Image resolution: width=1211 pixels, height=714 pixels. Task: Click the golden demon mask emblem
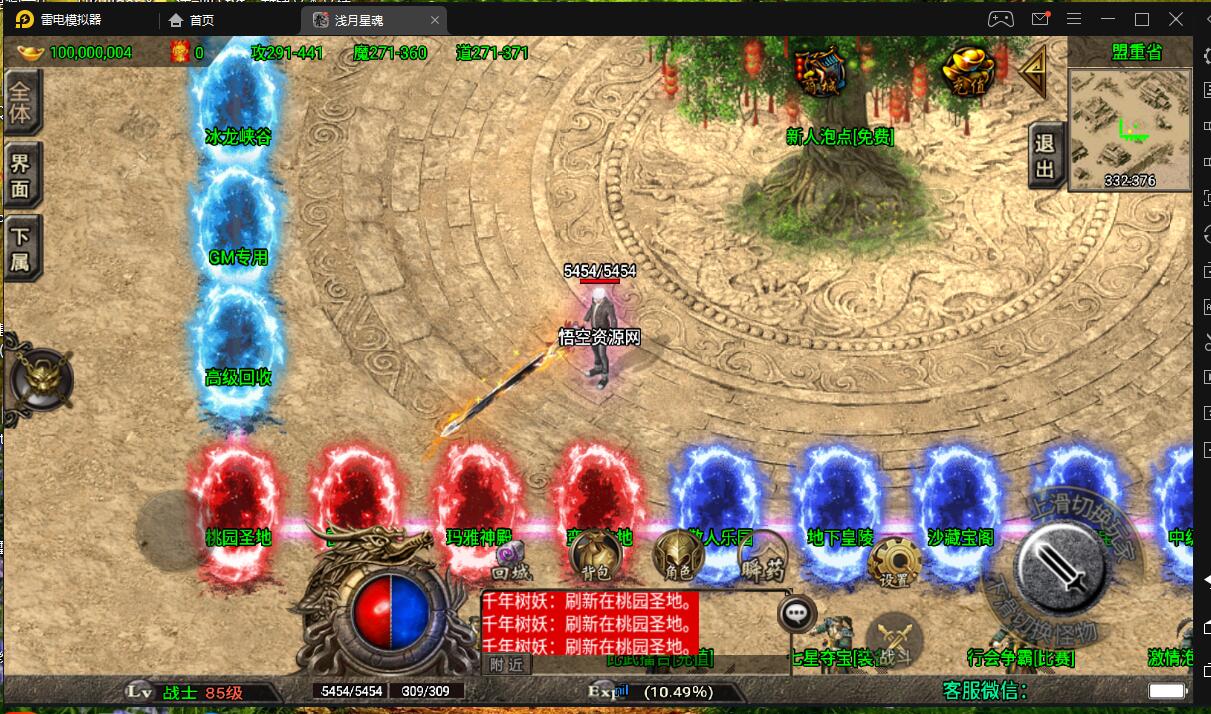tap(40, 380)
